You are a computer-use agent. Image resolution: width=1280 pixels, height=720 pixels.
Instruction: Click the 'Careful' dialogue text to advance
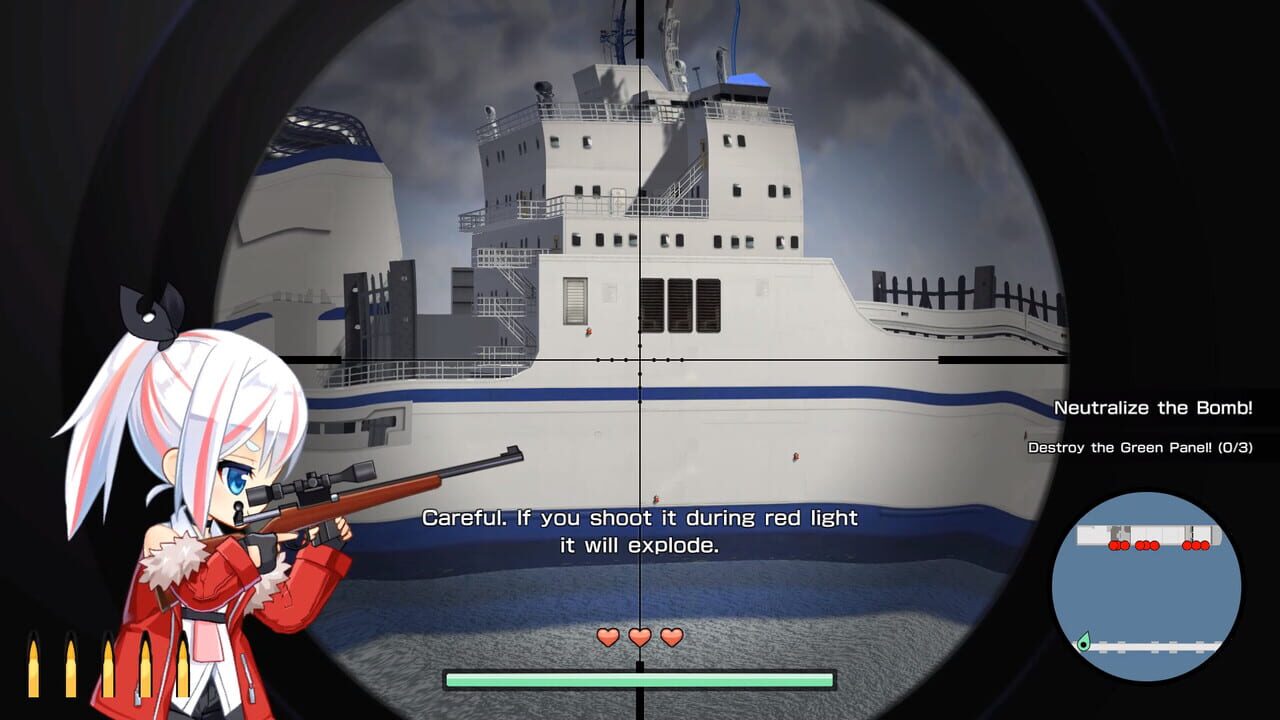tap(640, 518)
